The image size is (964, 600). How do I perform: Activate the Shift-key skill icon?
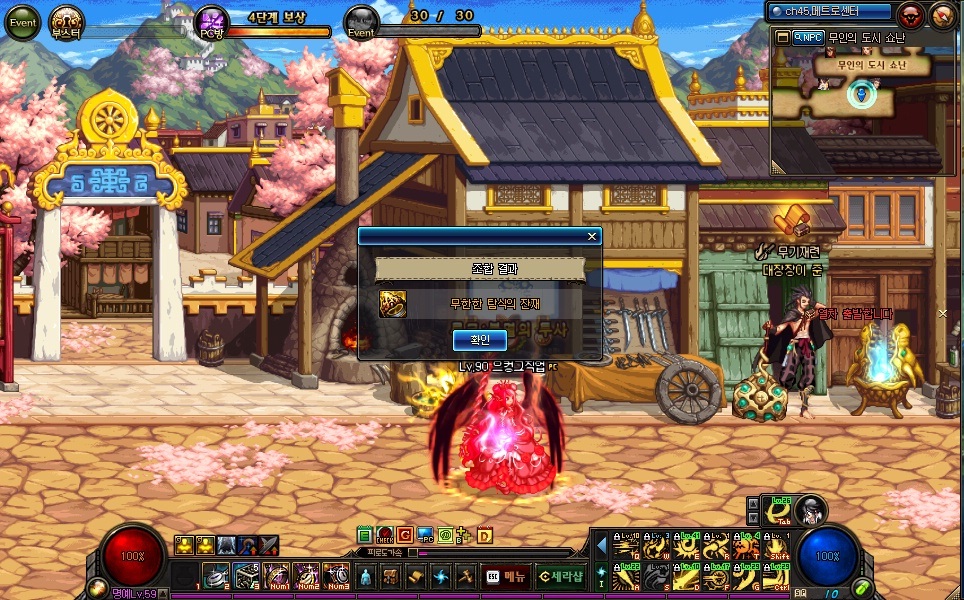(775, 546)
